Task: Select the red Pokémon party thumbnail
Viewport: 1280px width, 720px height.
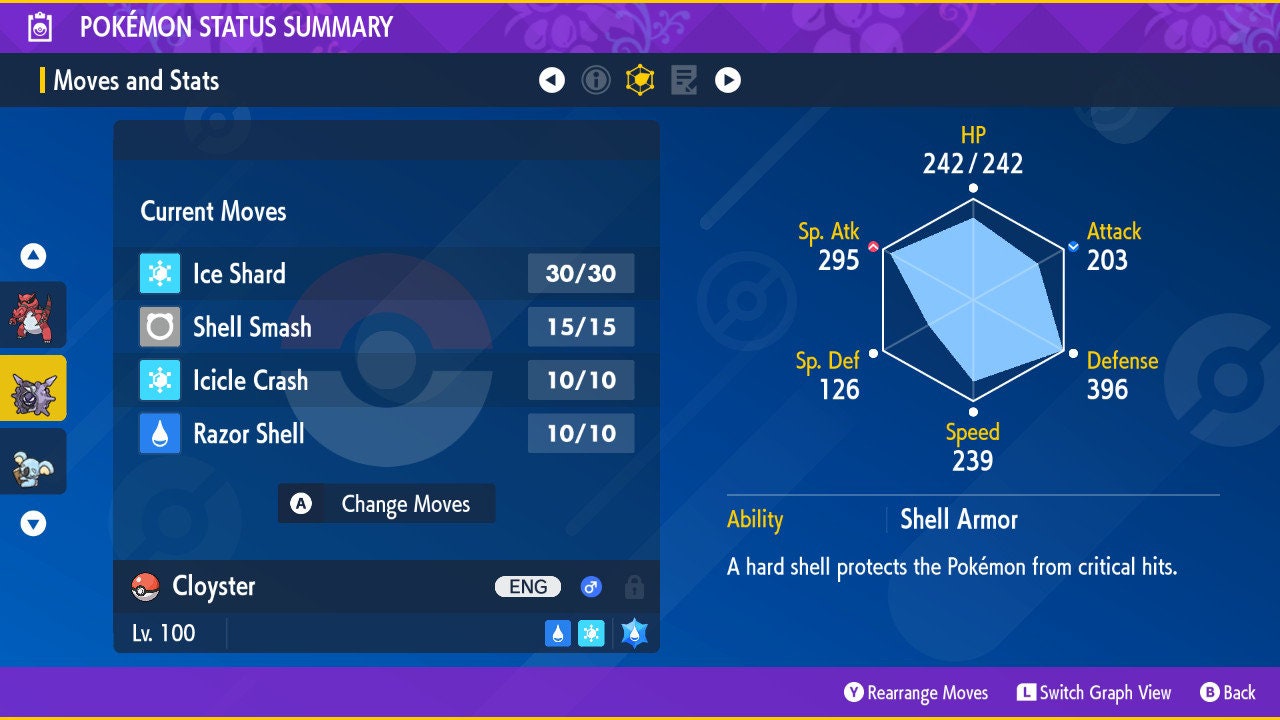Action: 33,315
